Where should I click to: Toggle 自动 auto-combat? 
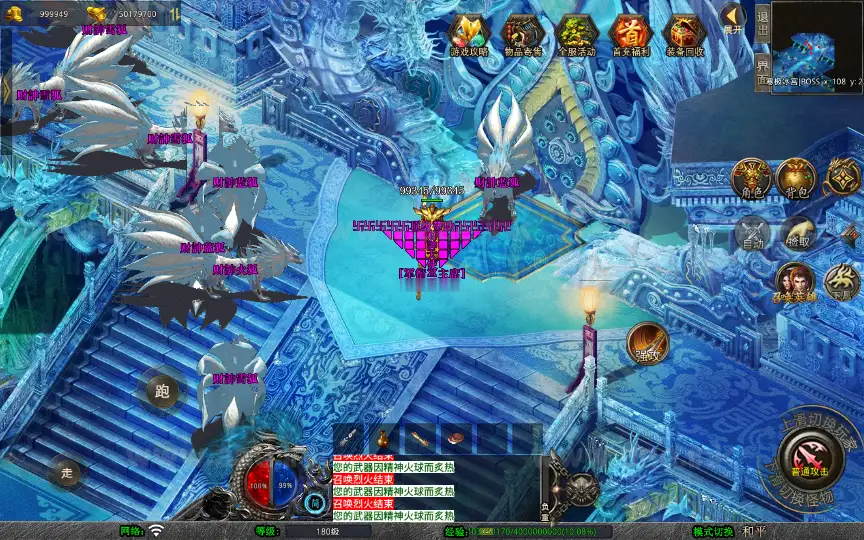(x=752, y=233)
